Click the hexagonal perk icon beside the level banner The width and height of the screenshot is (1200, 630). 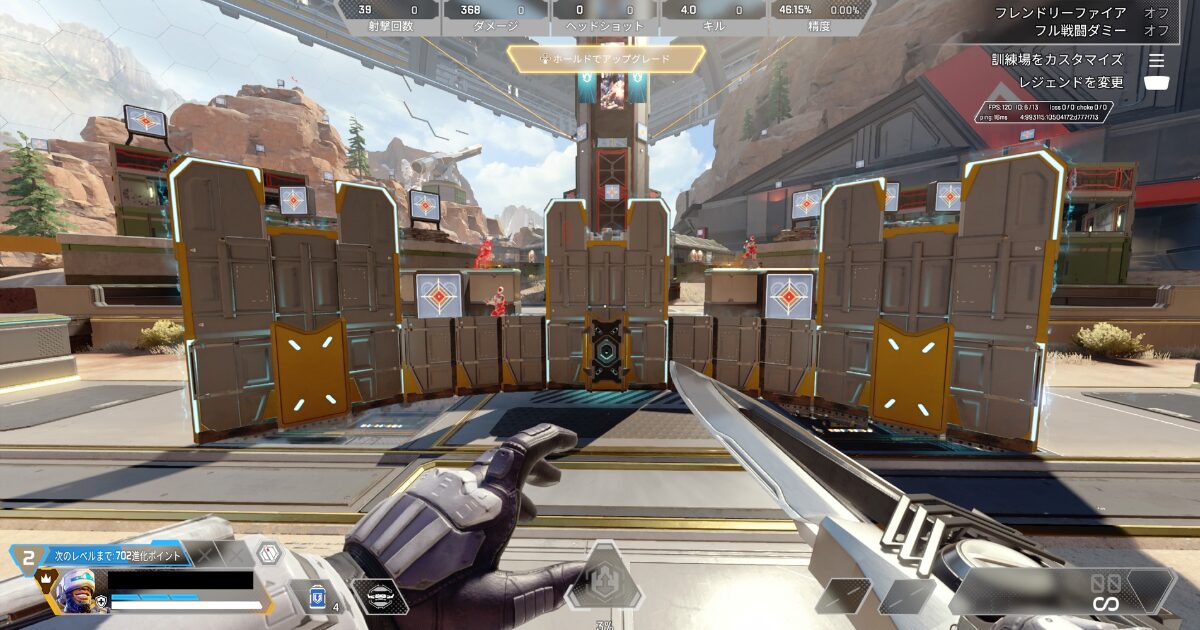(x=268, y=553)
